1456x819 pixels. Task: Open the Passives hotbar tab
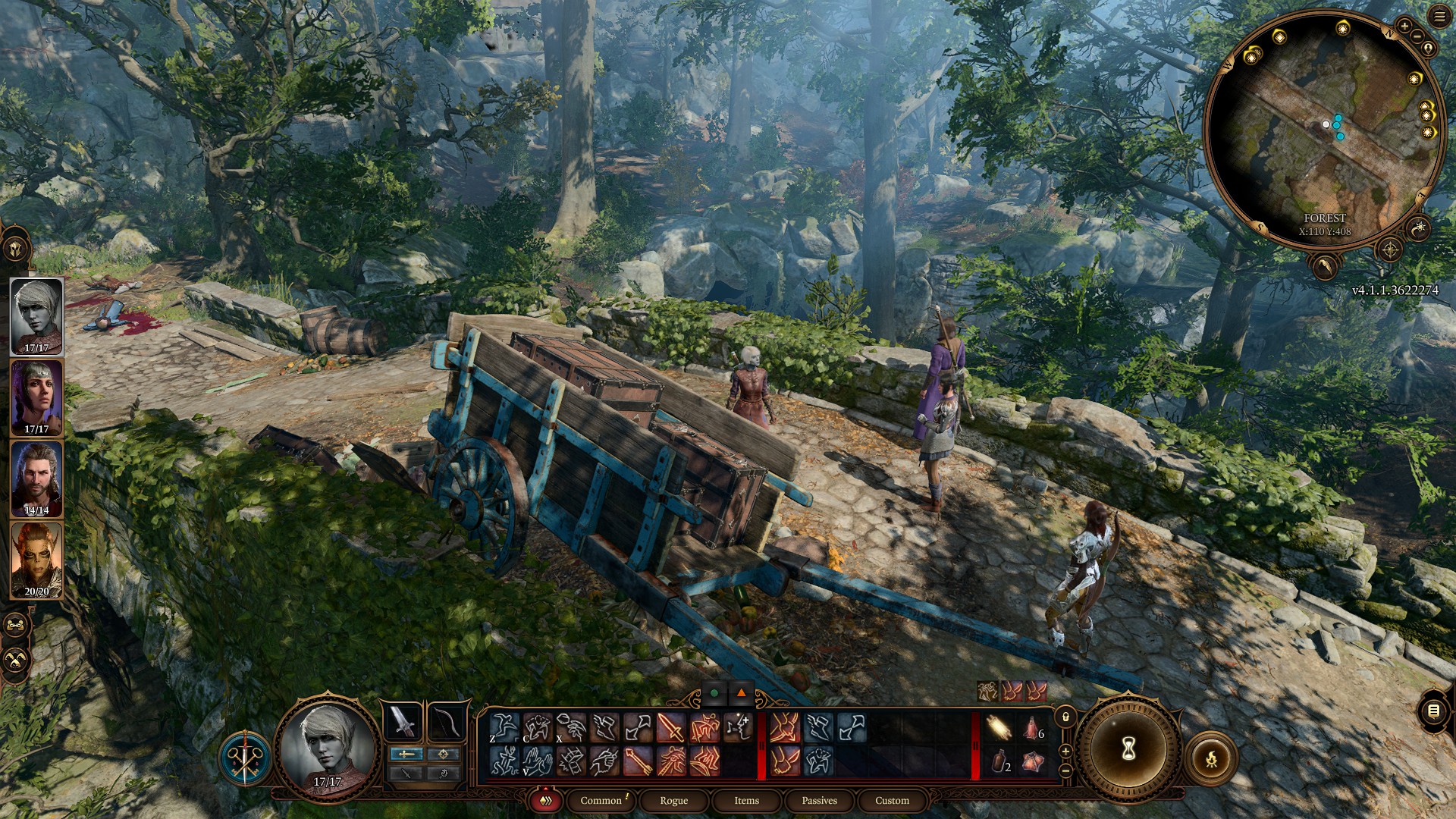click(x=819, y=801)
